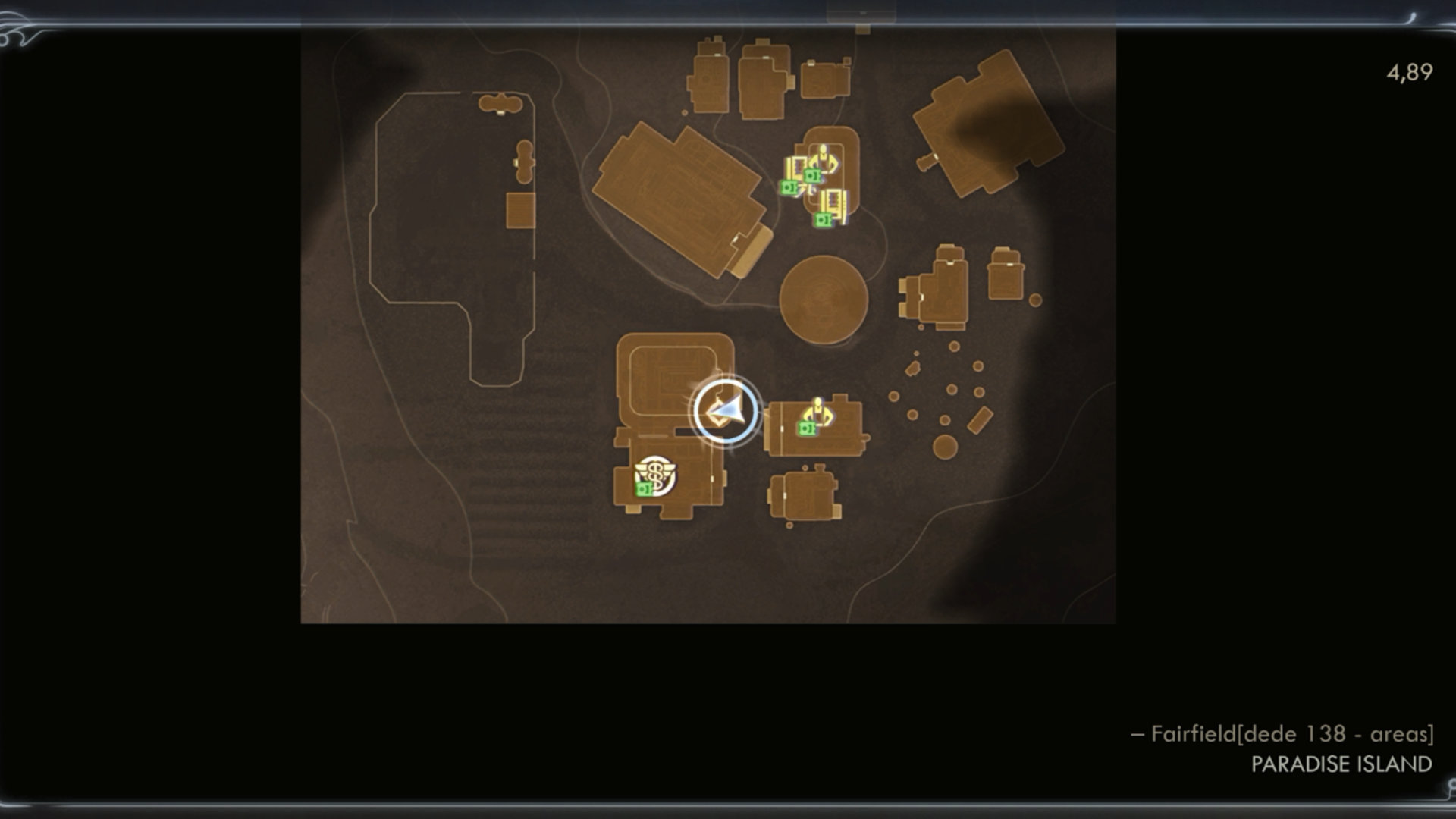The width and height of the screenshot is (1456, 819).
Task: Choose the merchant marker next to the stall icons
Action: (x=823, y=161)
